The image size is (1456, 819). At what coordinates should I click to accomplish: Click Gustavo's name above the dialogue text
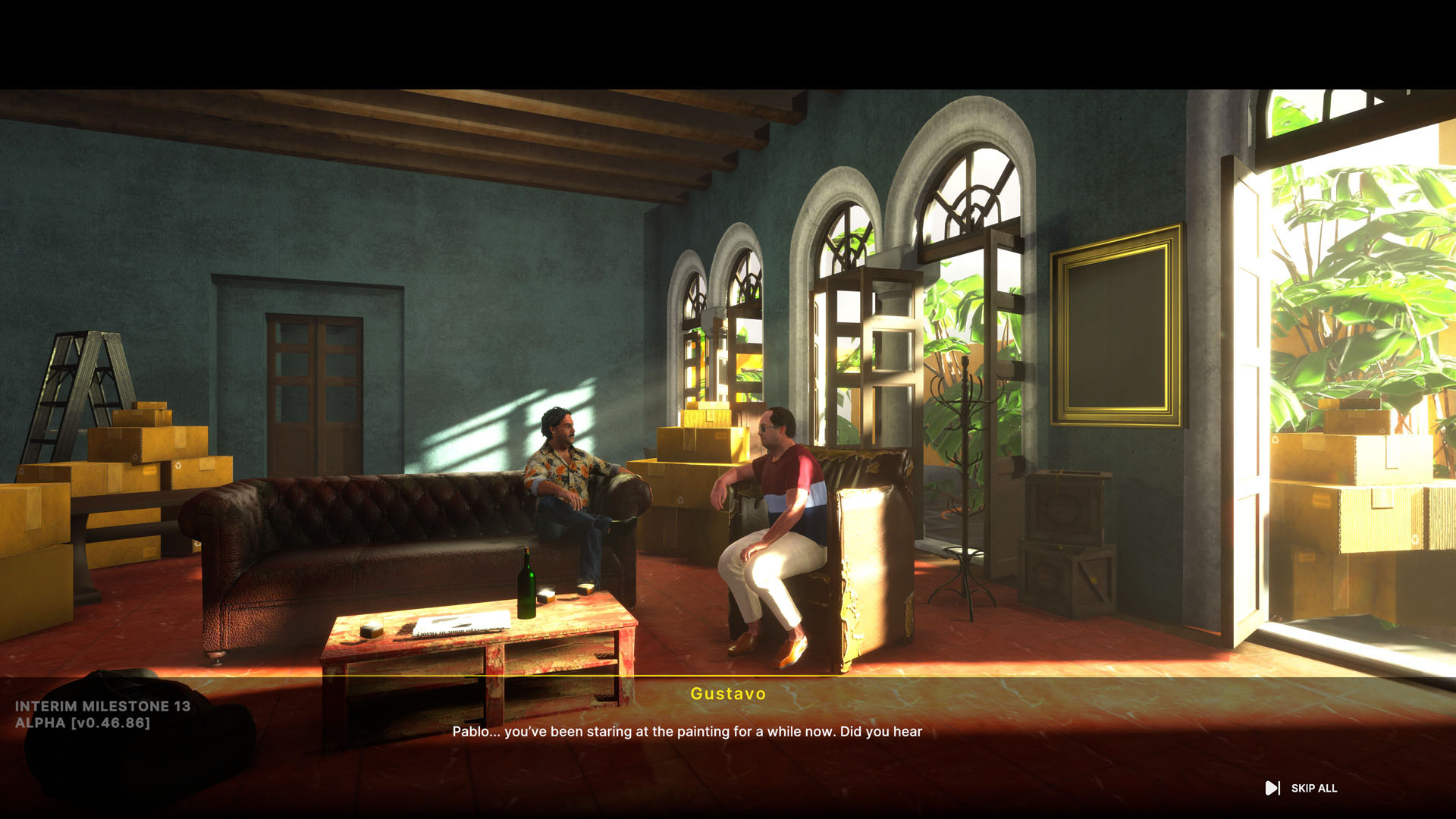click(727, 694)
